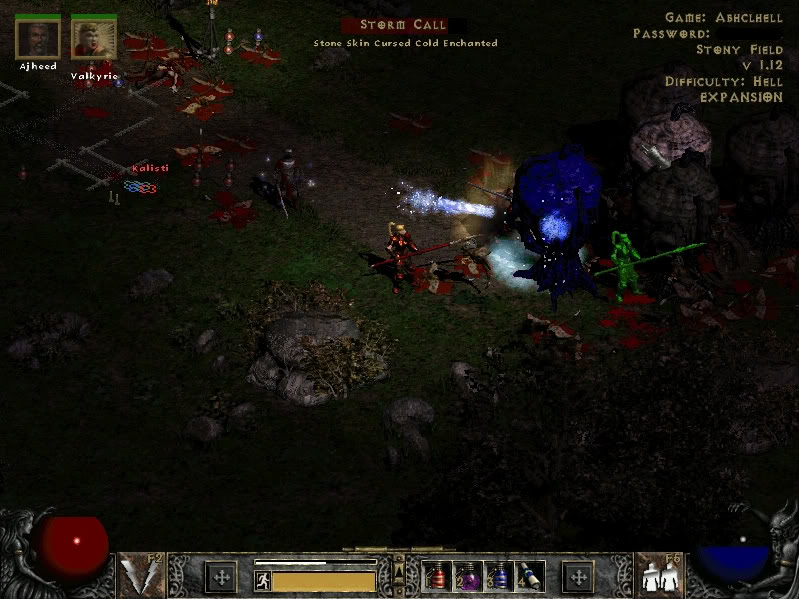Toggle the run/walk button
This screenshot has height=599, width=799.
[263, 580]
